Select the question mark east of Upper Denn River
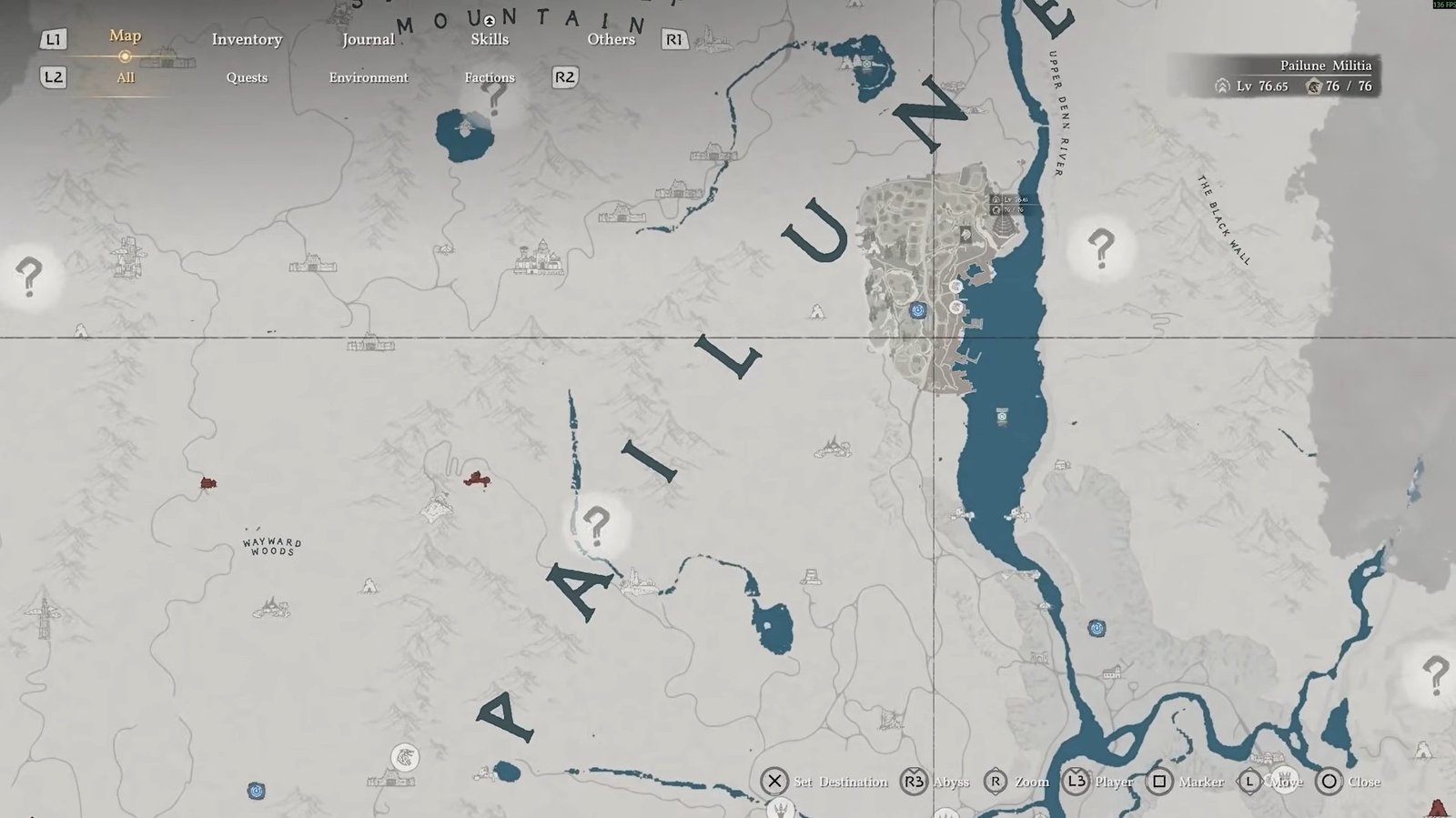 pos(1101,247)
